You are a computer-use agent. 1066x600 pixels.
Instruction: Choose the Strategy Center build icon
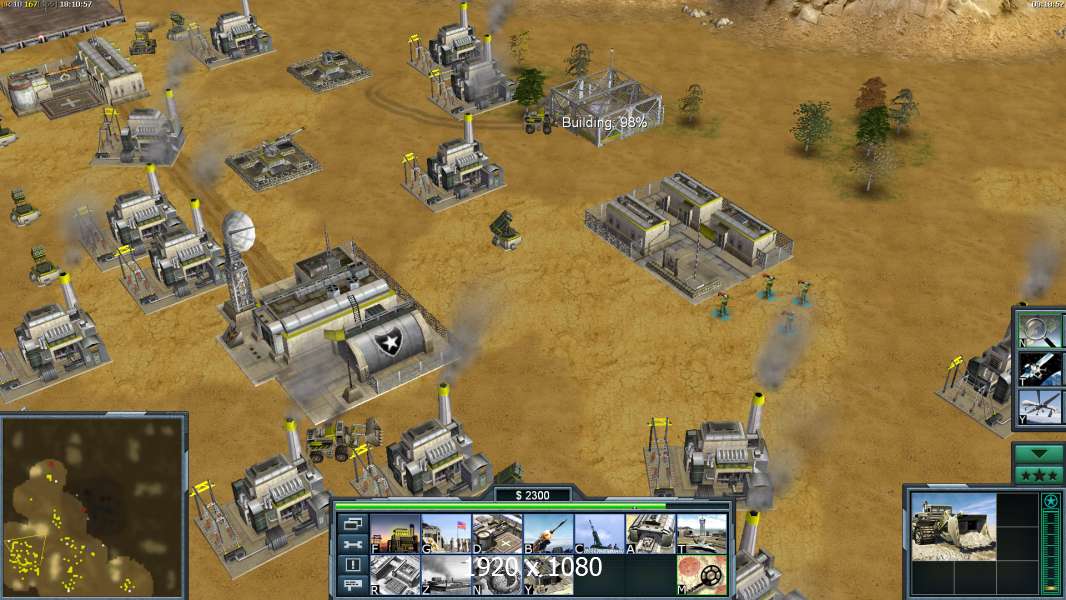click(x=394, y=575)
